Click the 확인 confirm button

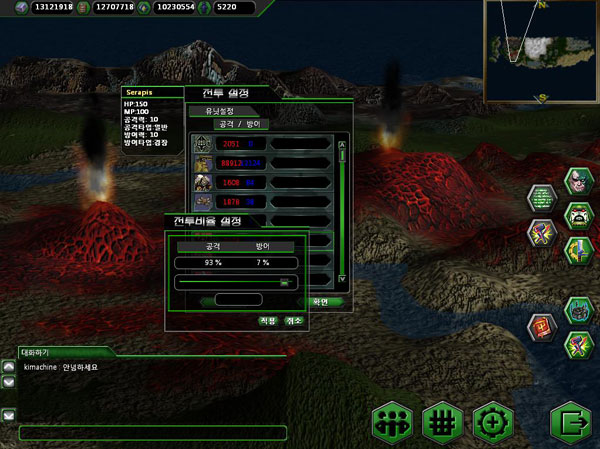tap(320, 301)
